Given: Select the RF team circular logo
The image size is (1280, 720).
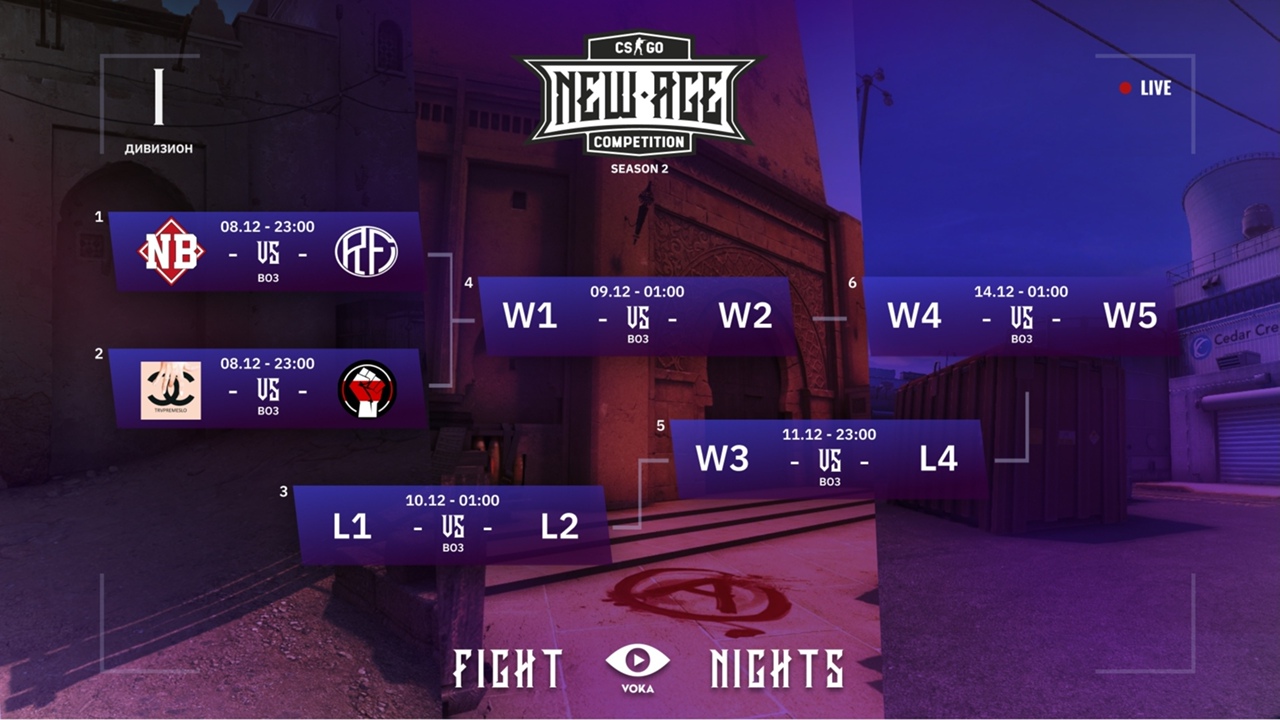Looking at the screenshot, I should click(x=366, y=252).
